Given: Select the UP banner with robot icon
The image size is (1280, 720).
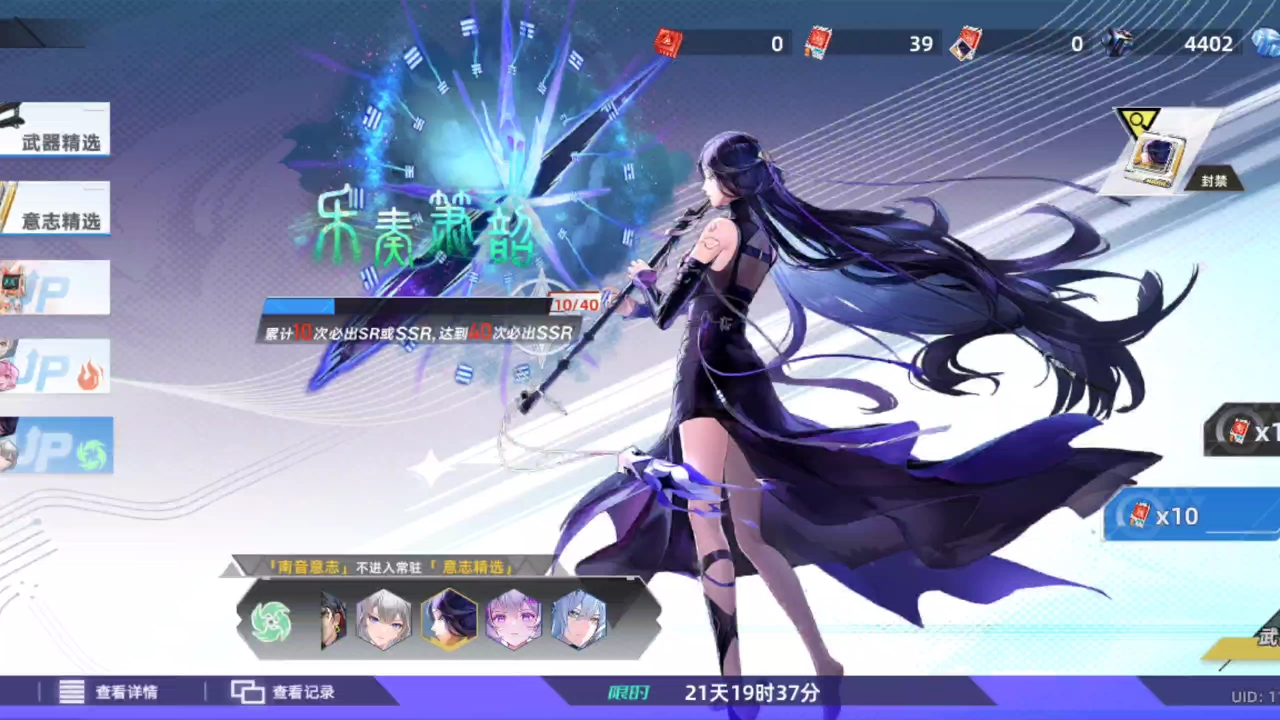Looking at the screenshot, I should click(x=56, y=287).
